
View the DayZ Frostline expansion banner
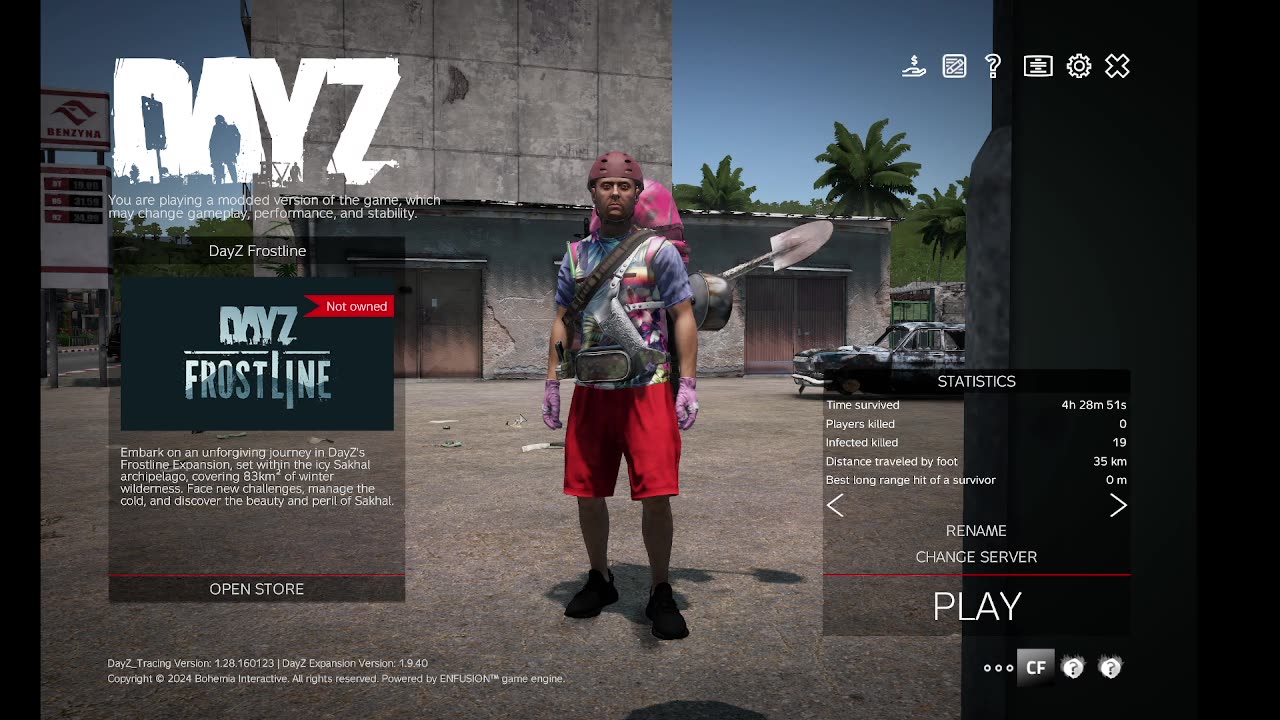(257, 355)
